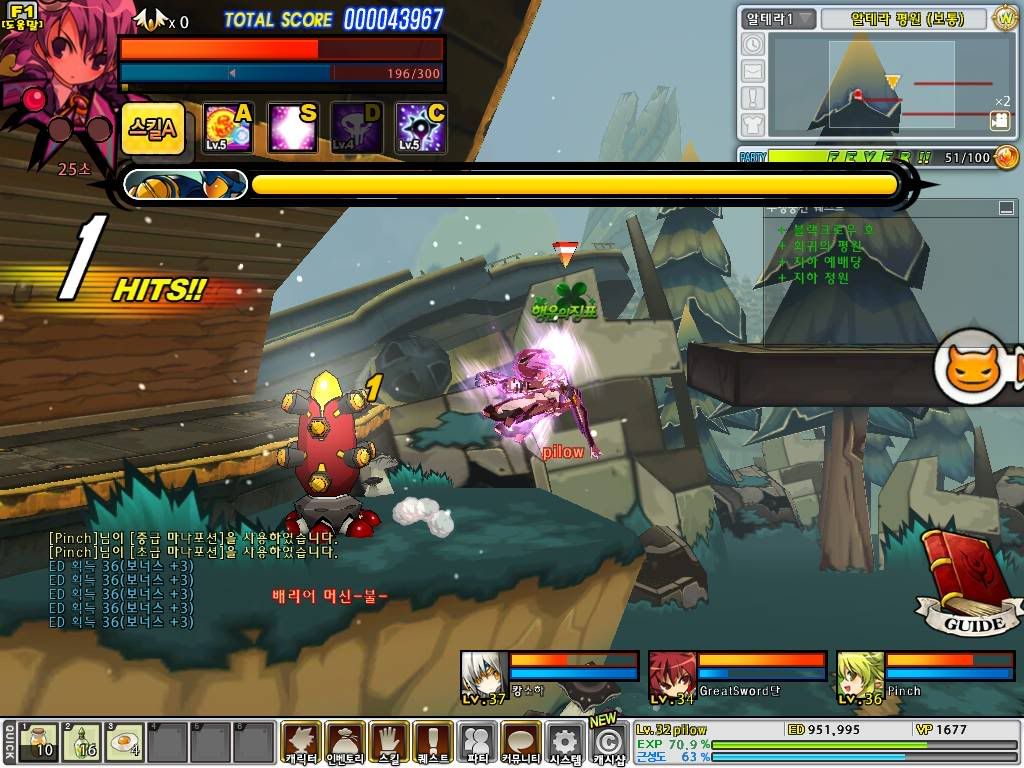Use the green flask in quick slot 2
The height and width of the screenshot is (768, 1024).
[x=83, y=742]
